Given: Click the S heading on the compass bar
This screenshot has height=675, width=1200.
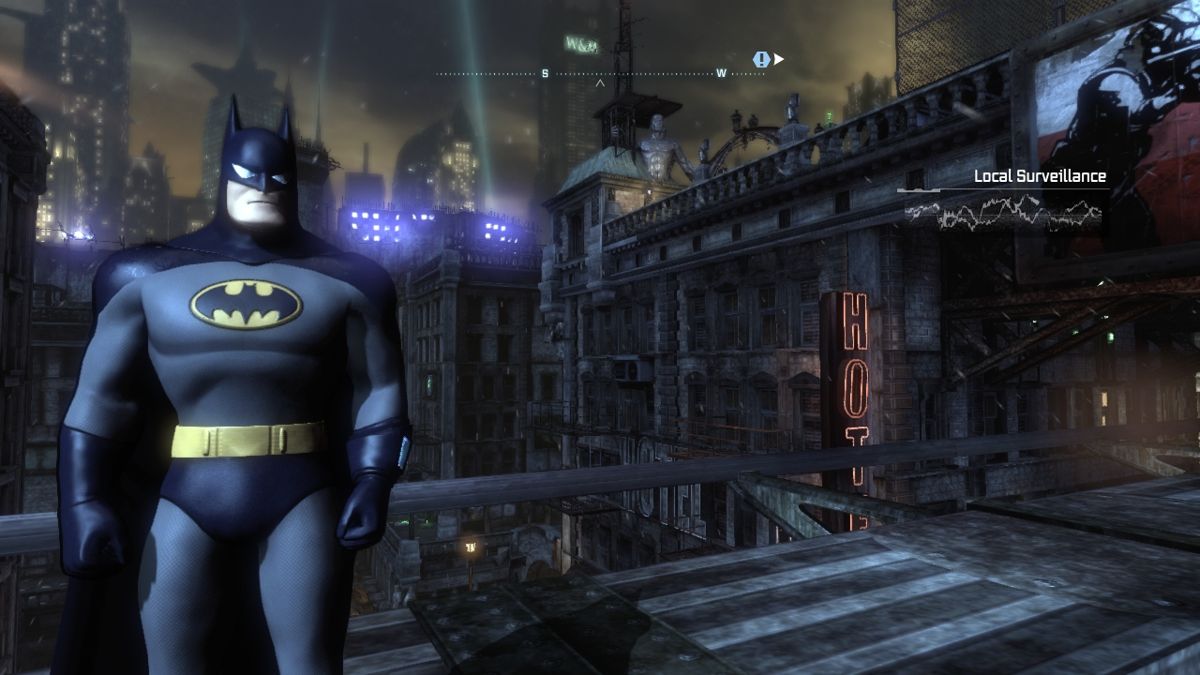Looking at the screenshot, I should (x=545, y=73).
